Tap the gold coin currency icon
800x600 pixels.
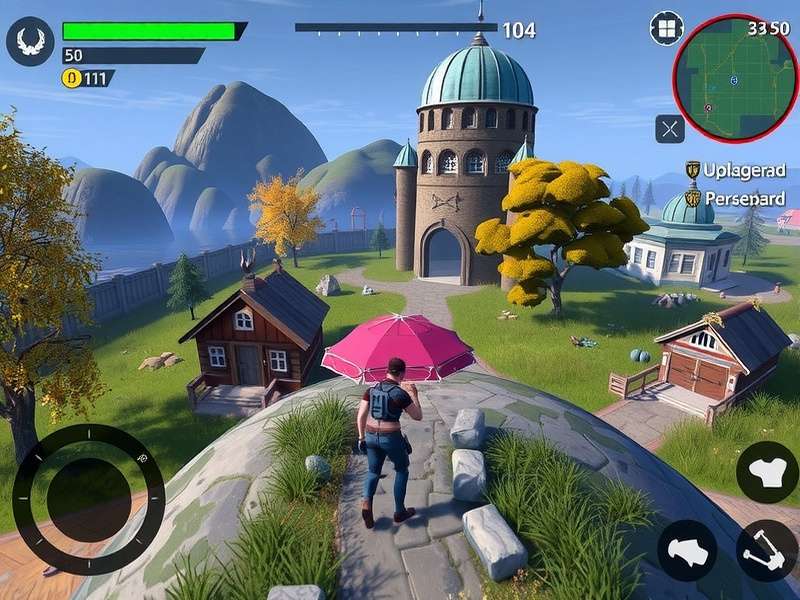[x=72, y=78]
